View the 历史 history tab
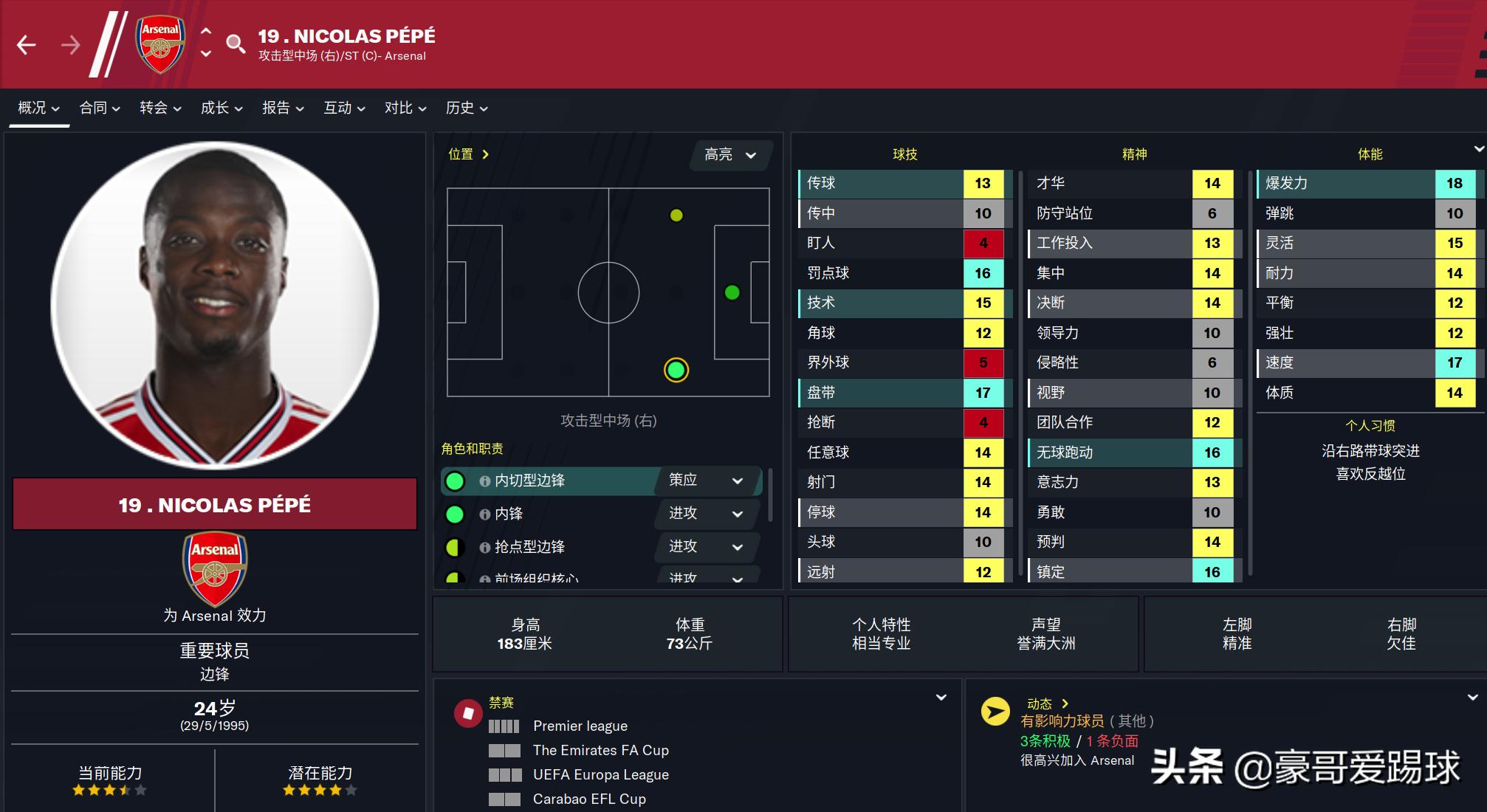The image size is (1487, 812). (467, 108)
